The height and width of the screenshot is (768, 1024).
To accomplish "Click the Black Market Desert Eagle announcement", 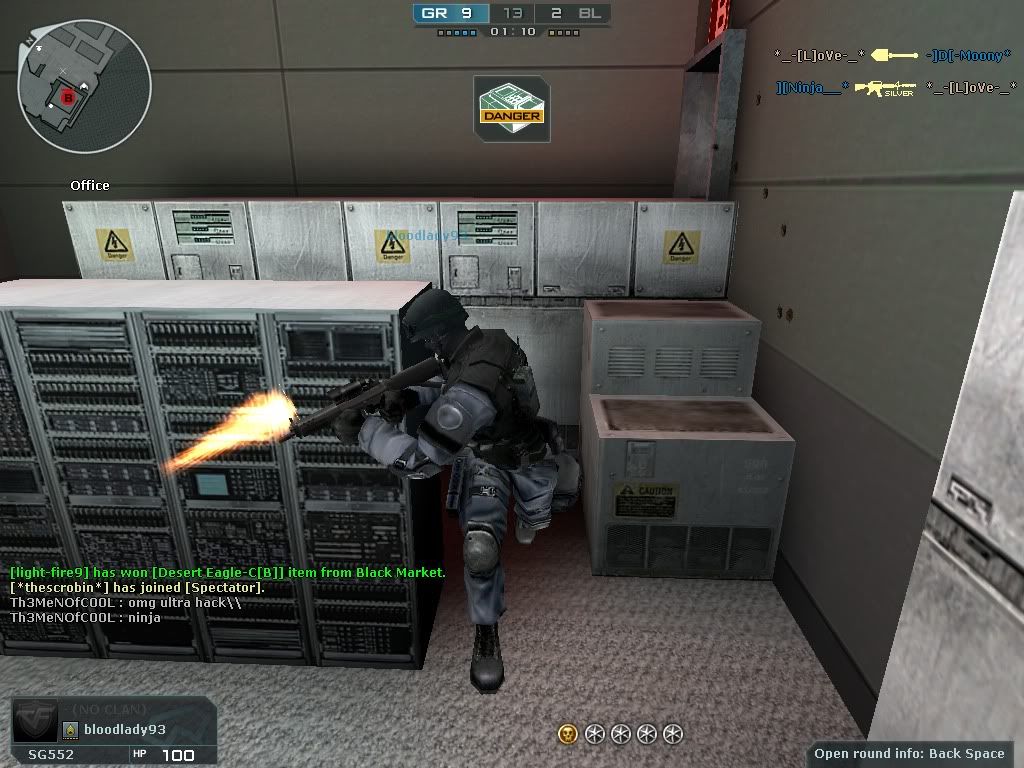I will point(228,572).
